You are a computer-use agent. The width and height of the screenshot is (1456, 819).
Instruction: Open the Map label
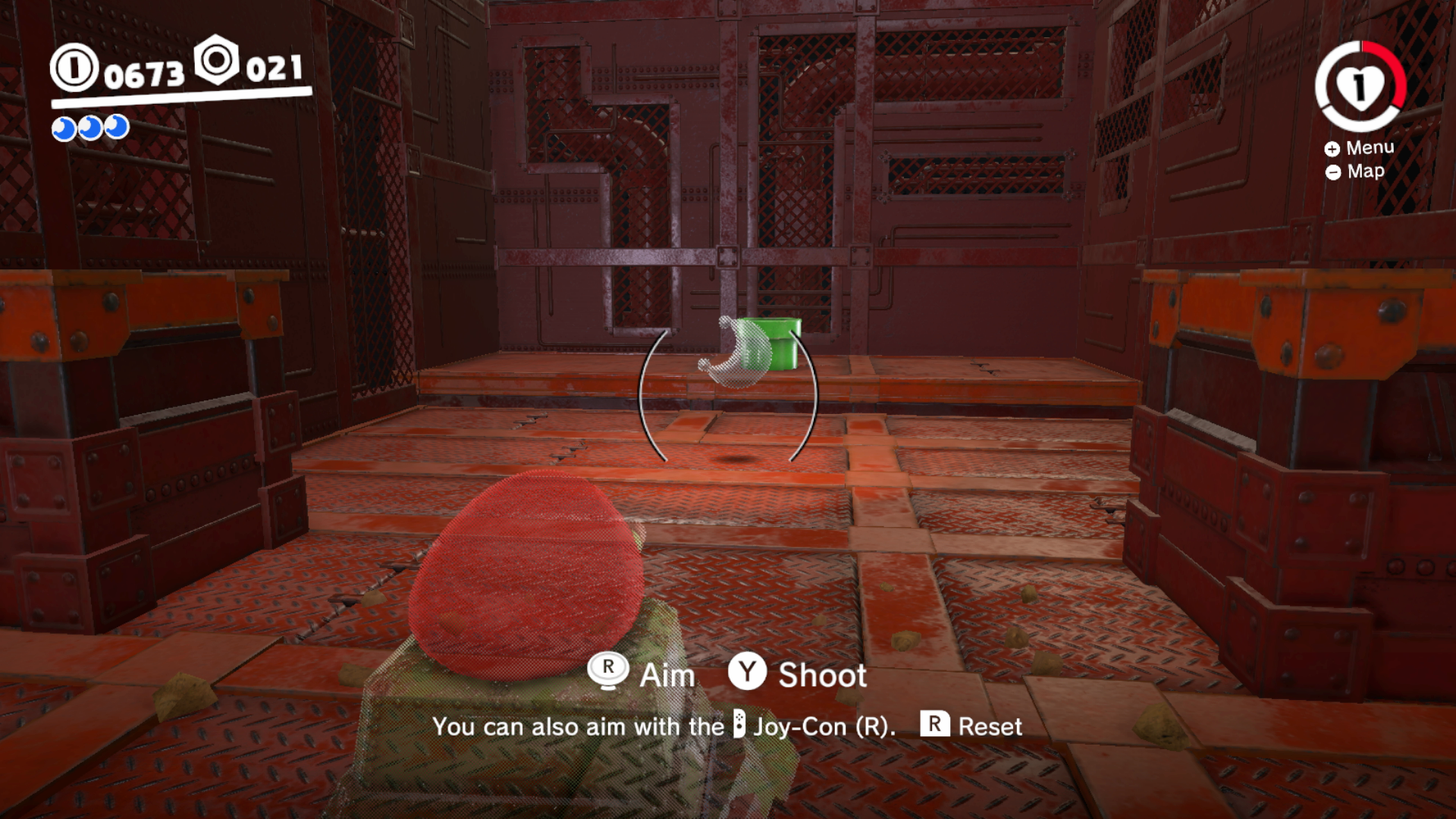coord(1365,171)
